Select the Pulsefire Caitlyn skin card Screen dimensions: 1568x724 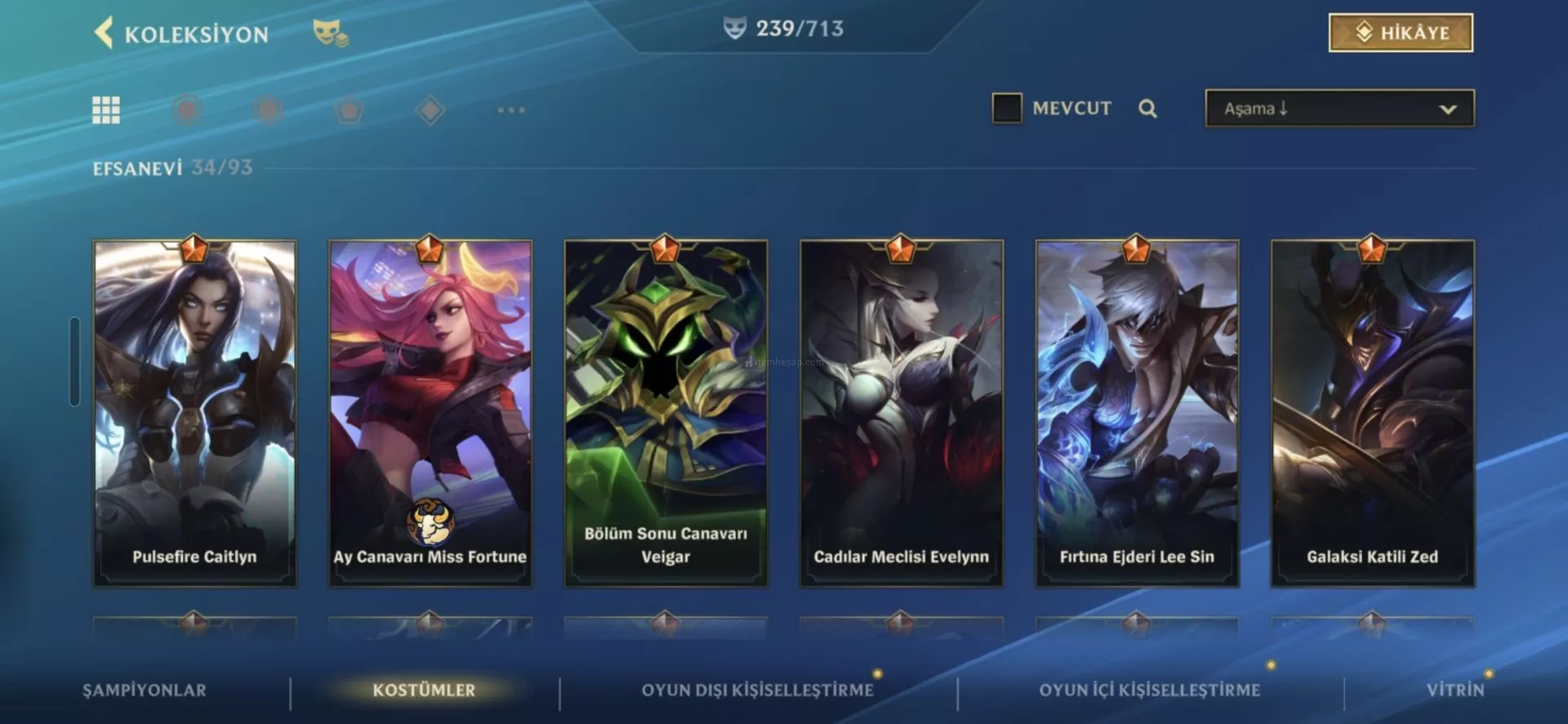pos(194,413)
